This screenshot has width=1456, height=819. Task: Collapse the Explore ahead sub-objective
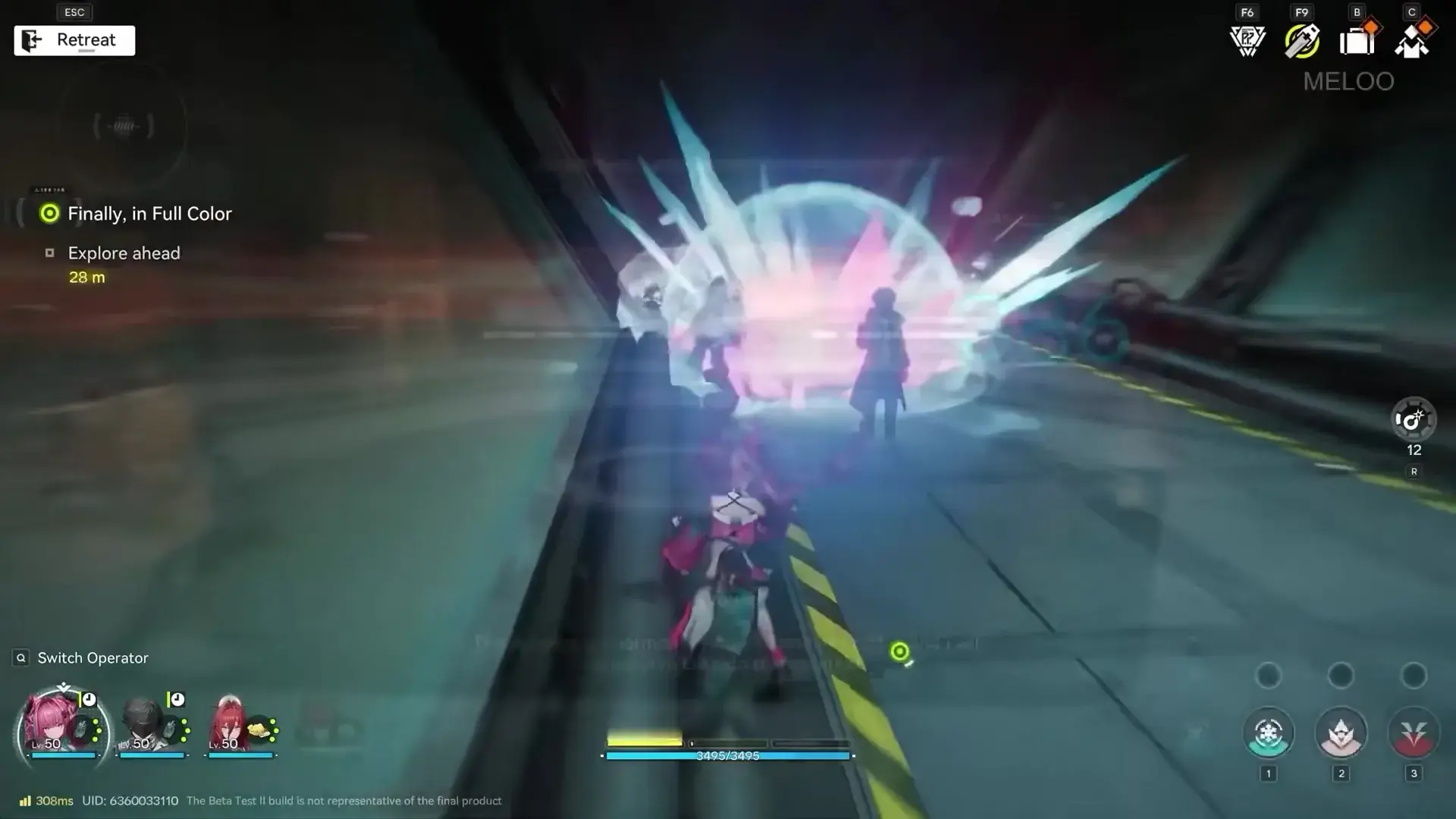pyautogui.click(x=124, y=253)
